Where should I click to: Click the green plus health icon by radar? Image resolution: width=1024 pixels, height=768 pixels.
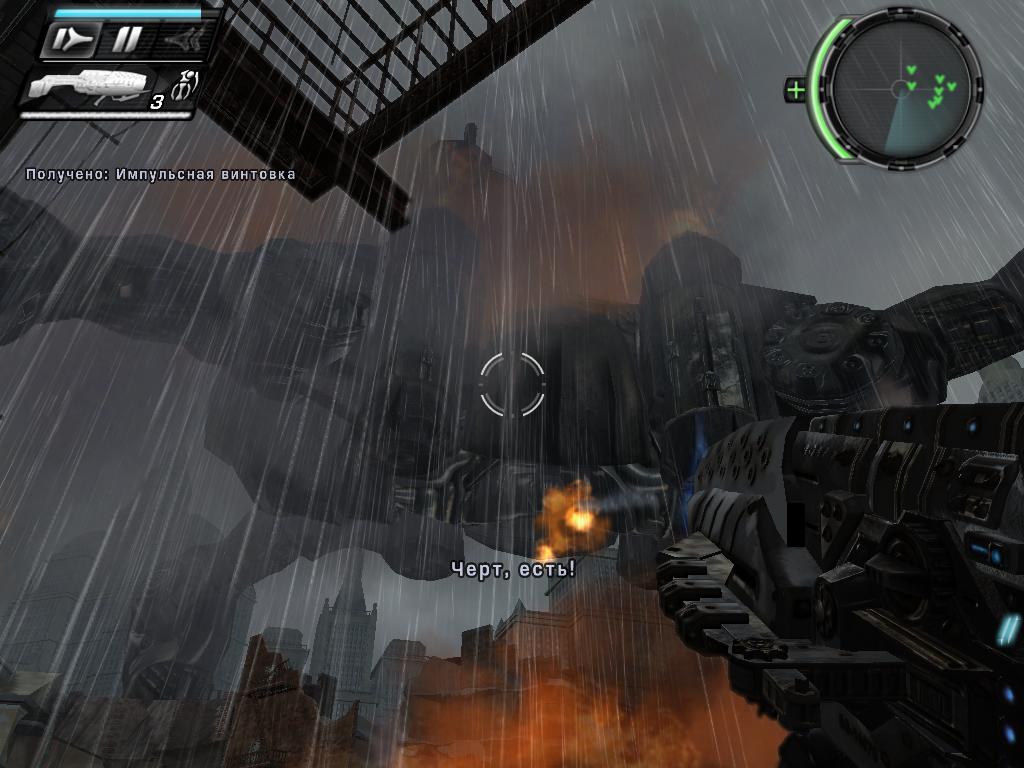click(x=796, y=90)
